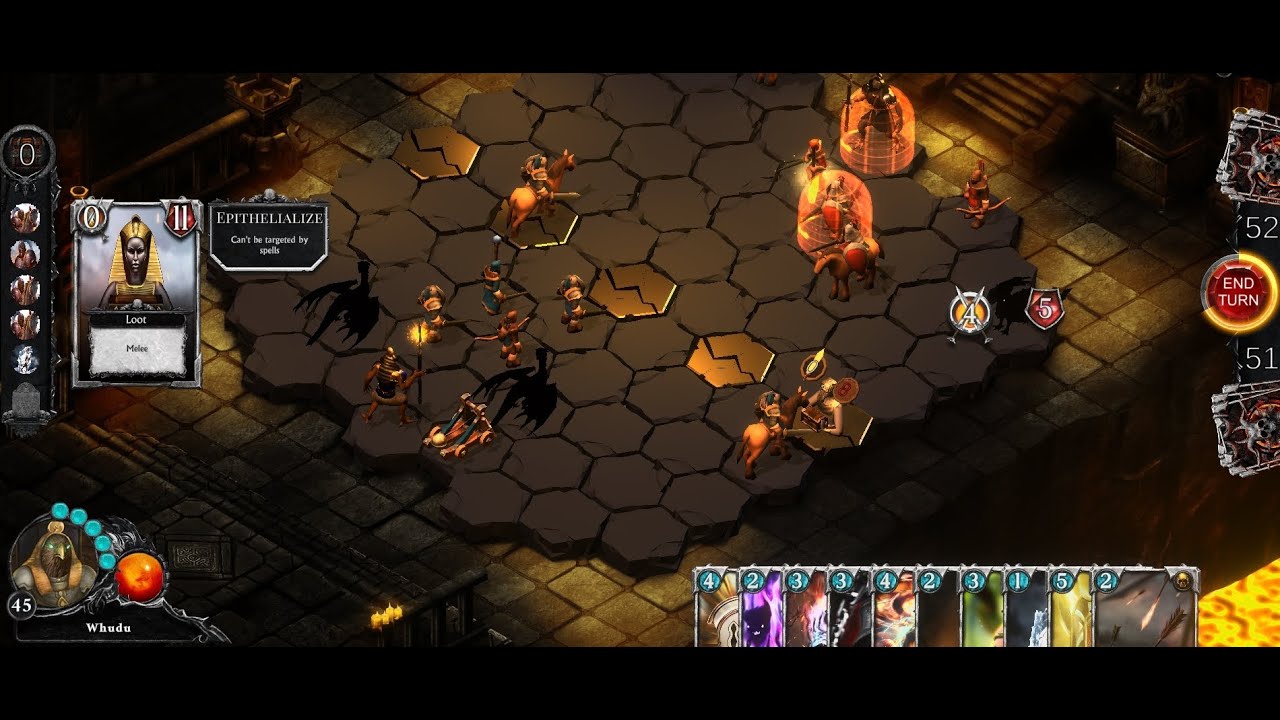Screen dimensions: 1280x720
Task: Click Whudu's hero portrait
Action: pyautogui.click(x=55, y=567)
